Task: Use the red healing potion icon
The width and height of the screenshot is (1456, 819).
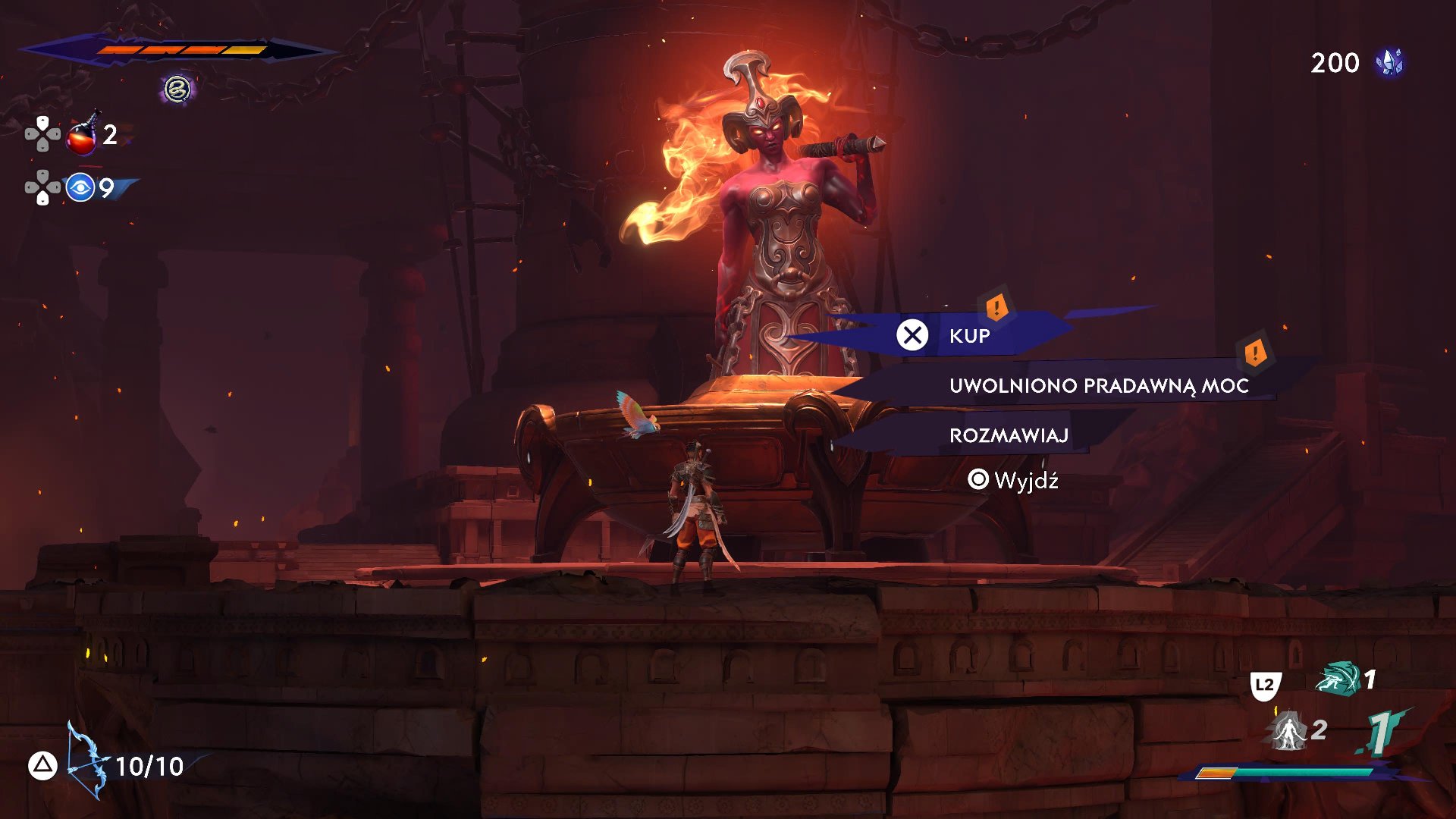Action: tap(82, 135)
